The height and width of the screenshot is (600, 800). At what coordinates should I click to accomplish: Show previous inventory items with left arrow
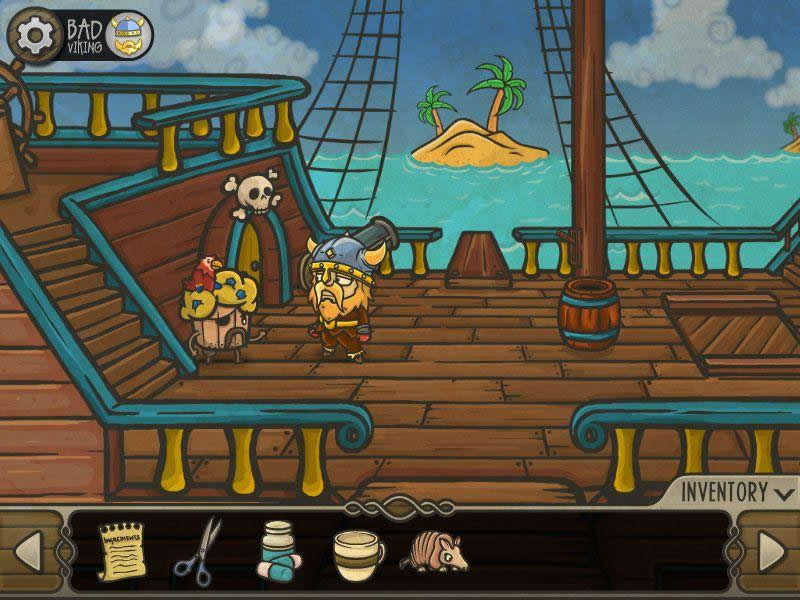point(29,551)
